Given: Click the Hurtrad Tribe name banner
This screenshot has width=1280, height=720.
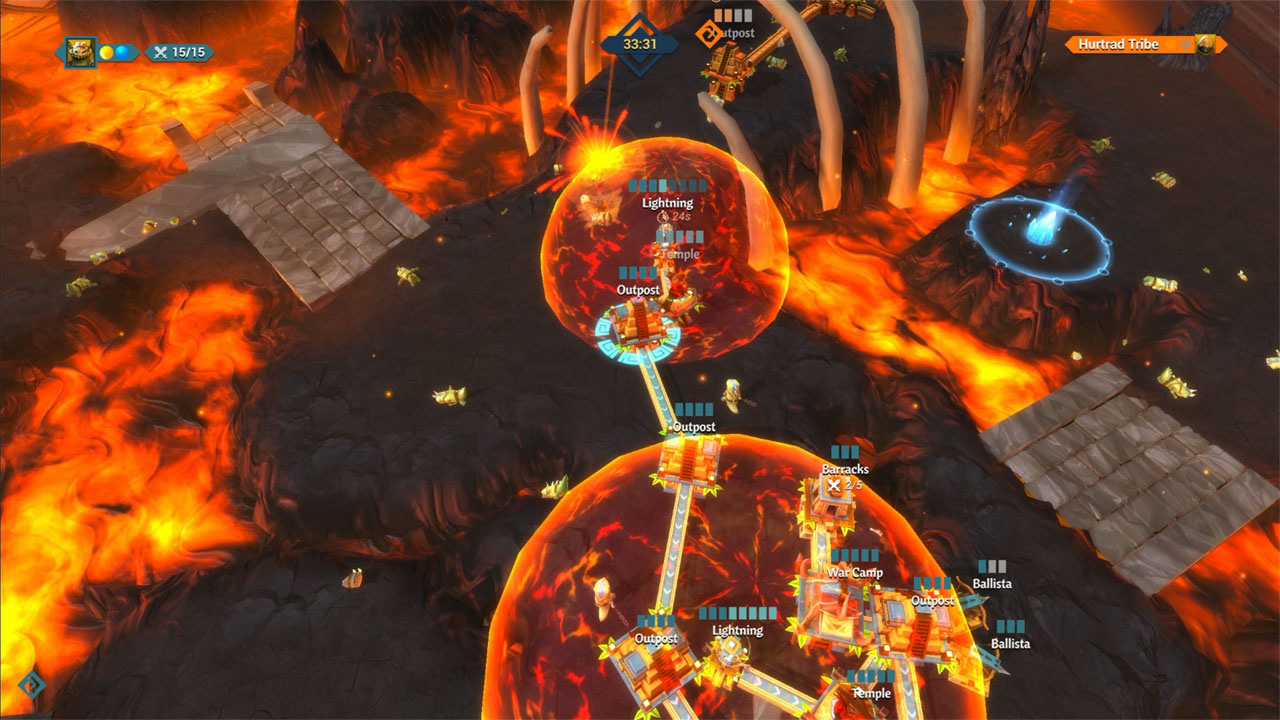Looking at the screenshot, I should point(1117,44).
